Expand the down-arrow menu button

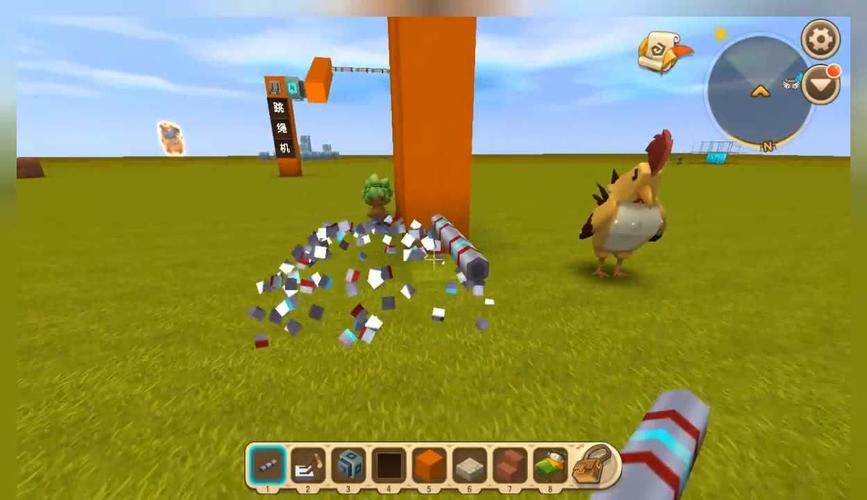coord(821,84)
